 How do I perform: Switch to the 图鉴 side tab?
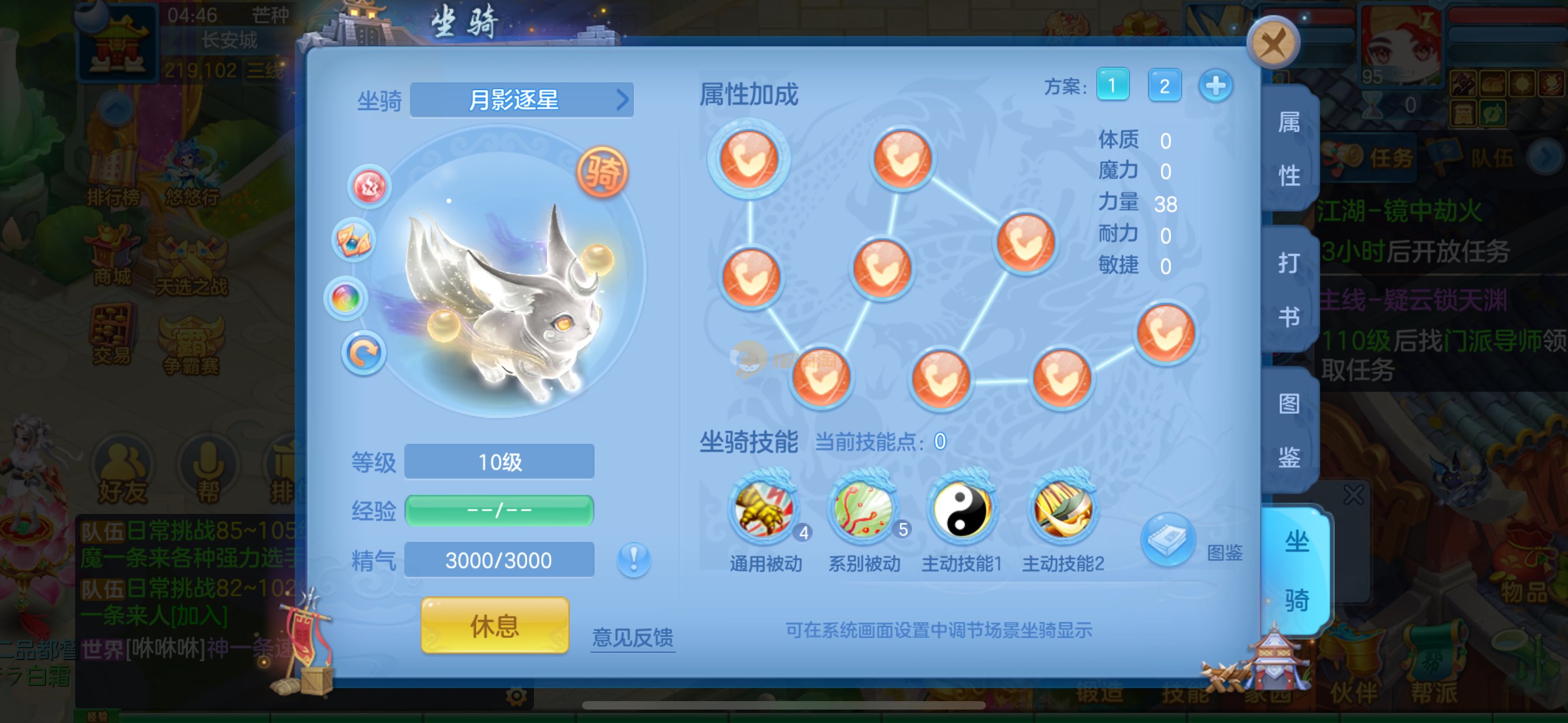click(1289, 430)
